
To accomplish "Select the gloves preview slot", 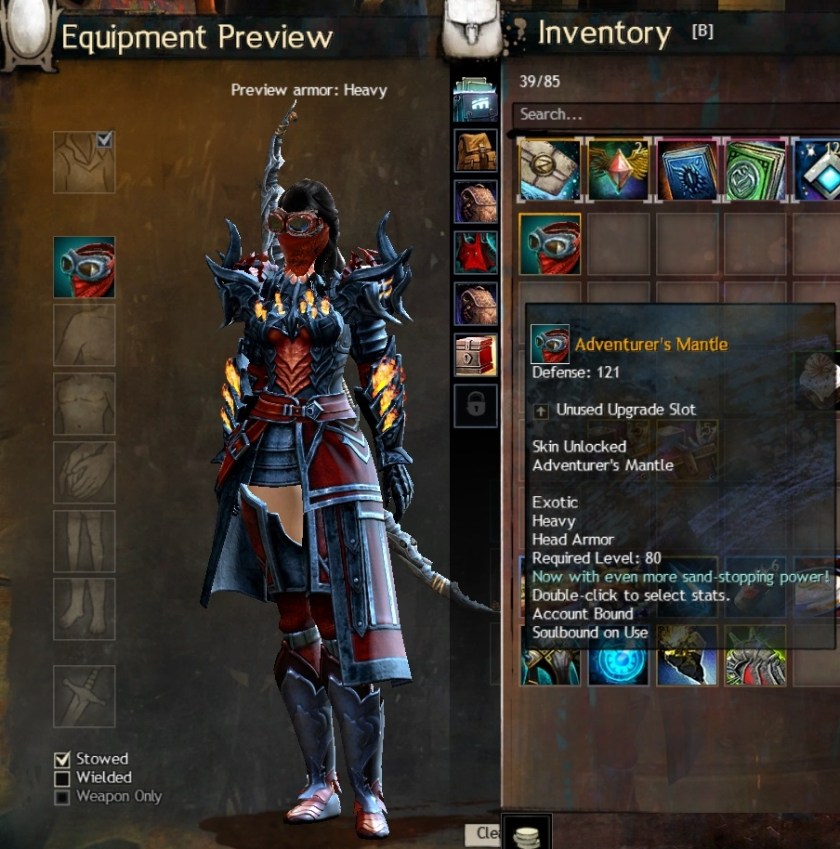I will 84,473.
